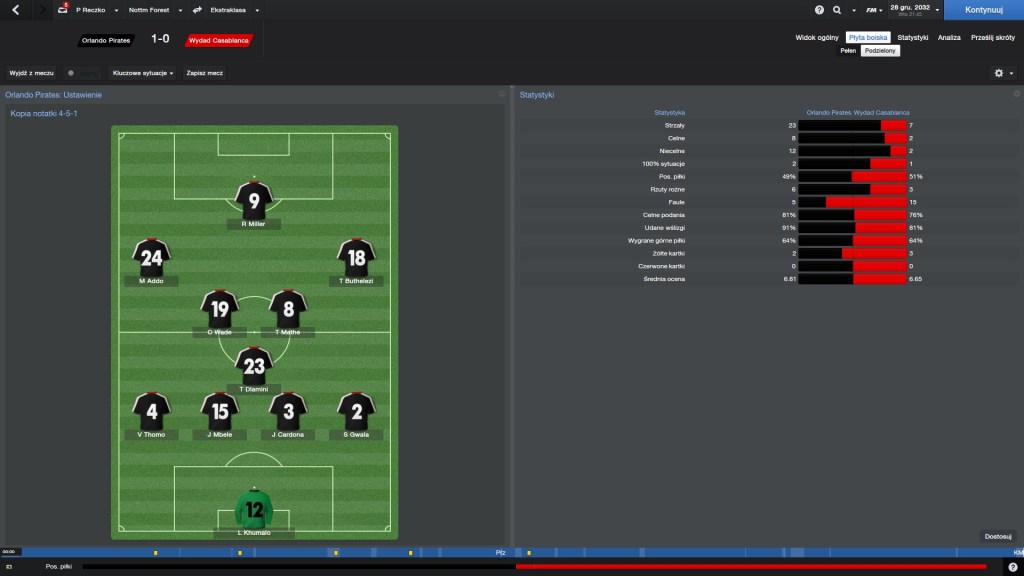1024x576 pixels.
Task: Switch to the Statystyki tab
Action: tap(912, 37)
